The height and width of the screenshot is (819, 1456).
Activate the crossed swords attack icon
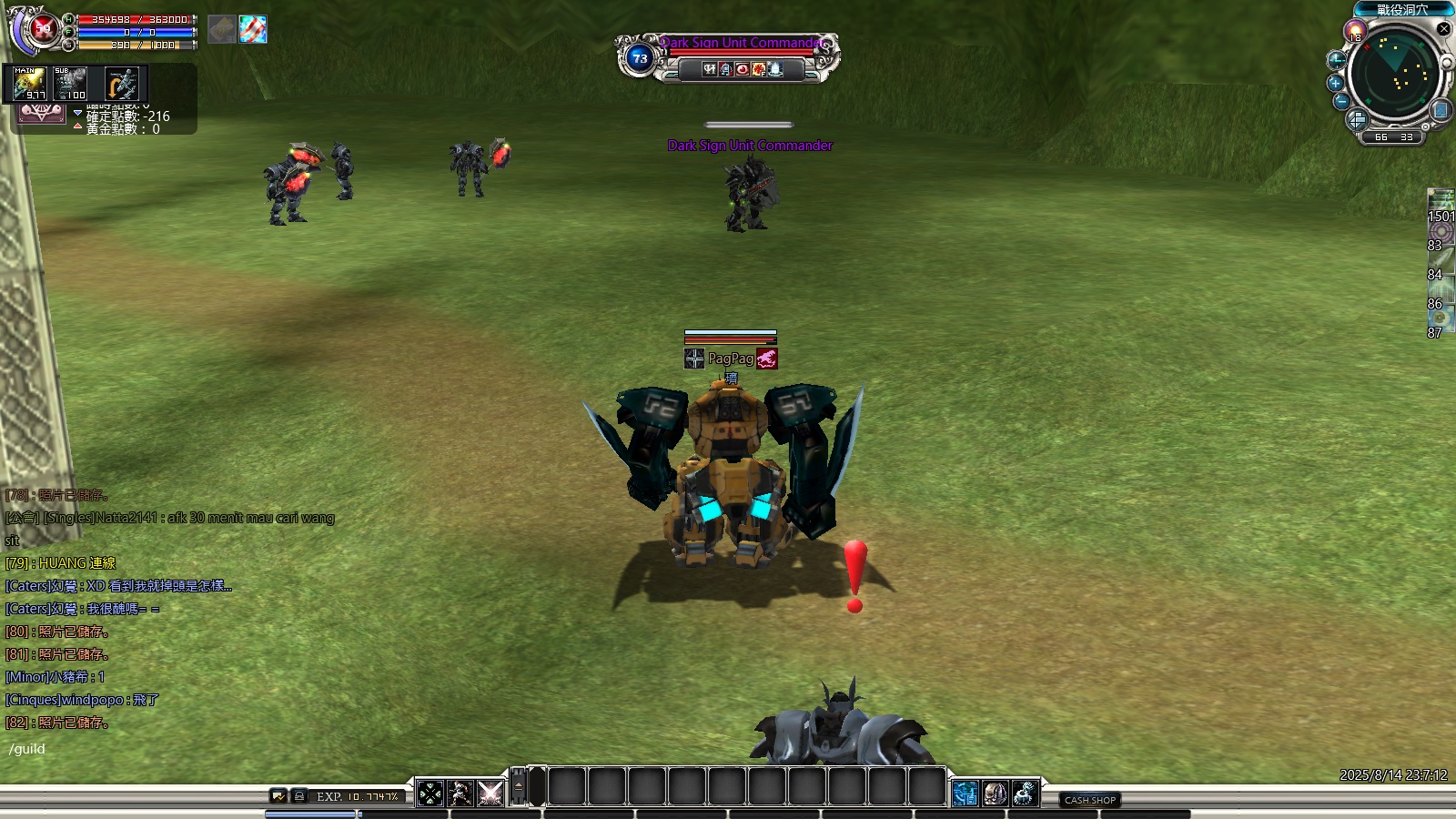(x=490, y=794)
